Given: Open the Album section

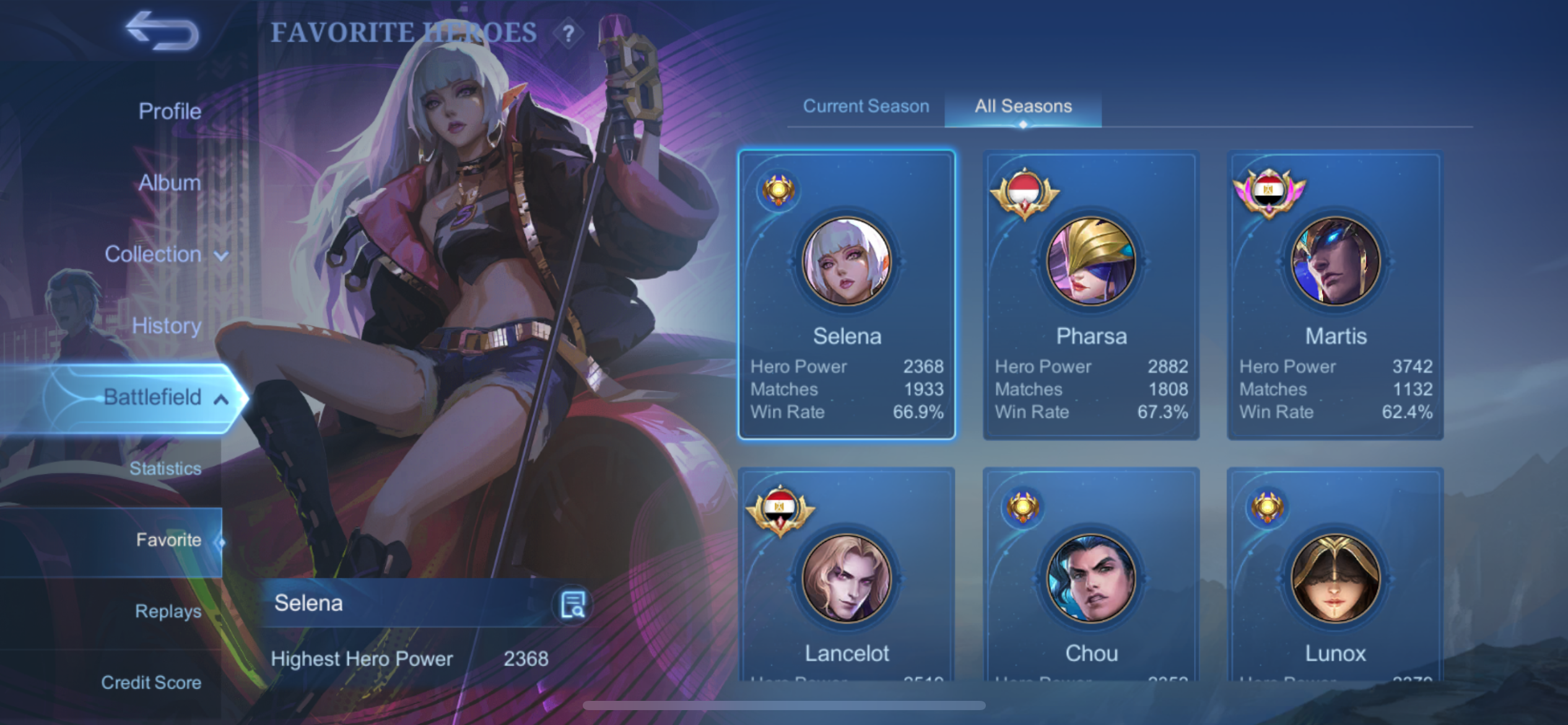Looking at the screenshot, I should coord(170,183).
